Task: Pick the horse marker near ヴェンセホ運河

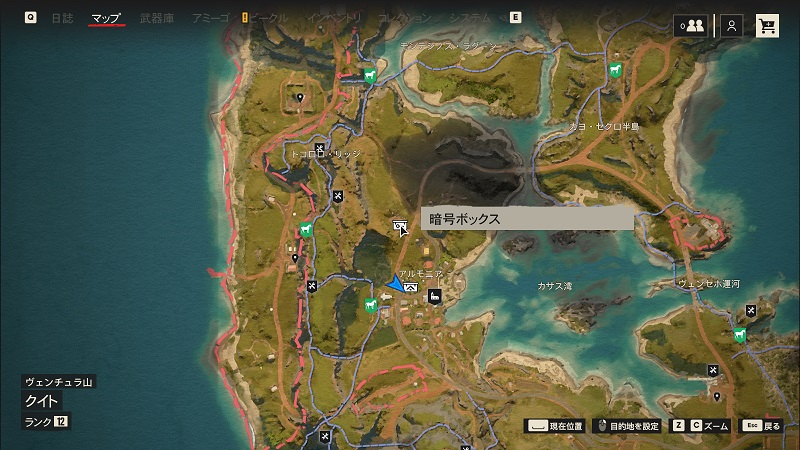Action: coord(739,334)
